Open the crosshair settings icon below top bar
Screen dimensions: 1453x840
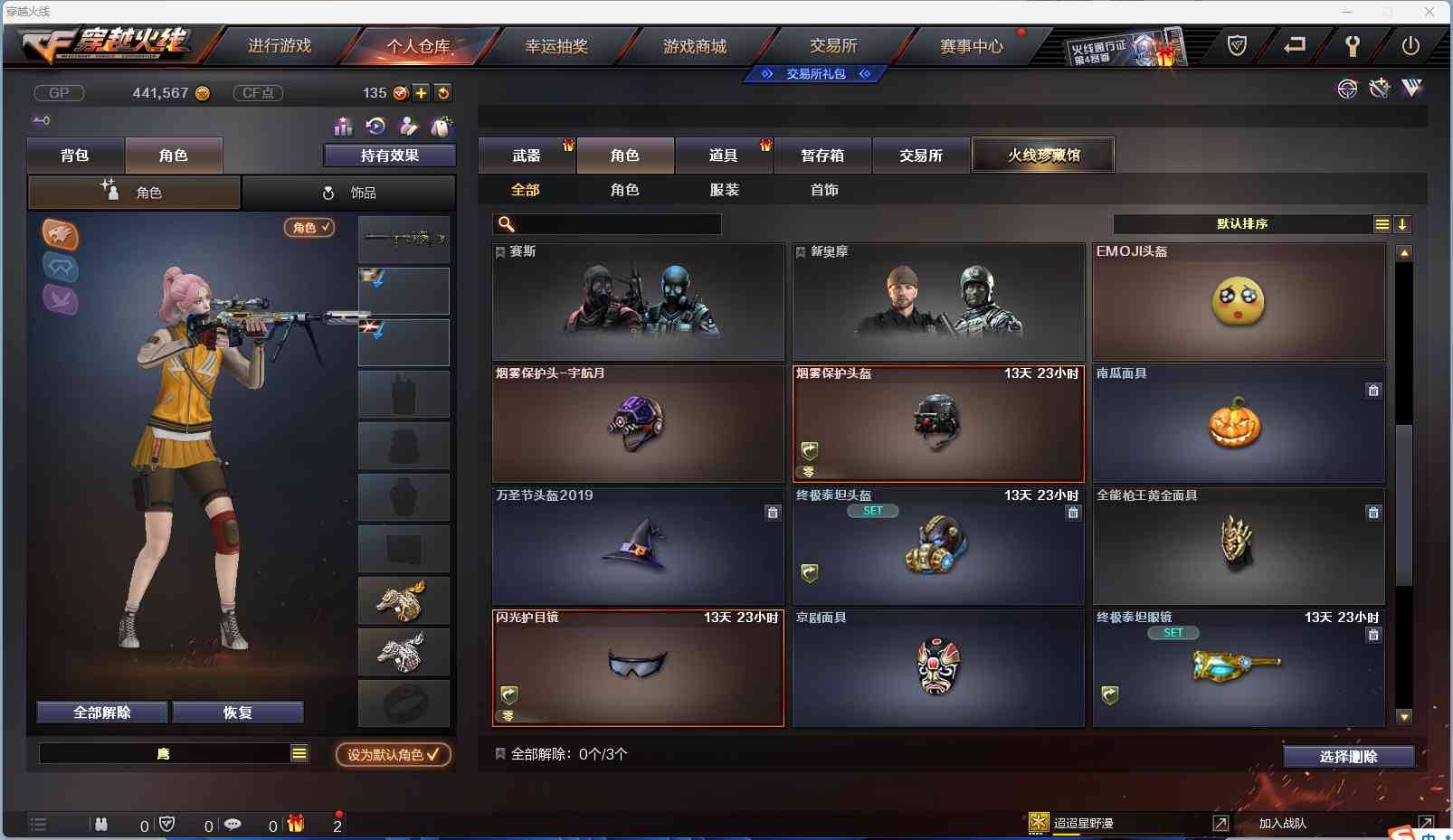click(x=1347, y=88)
